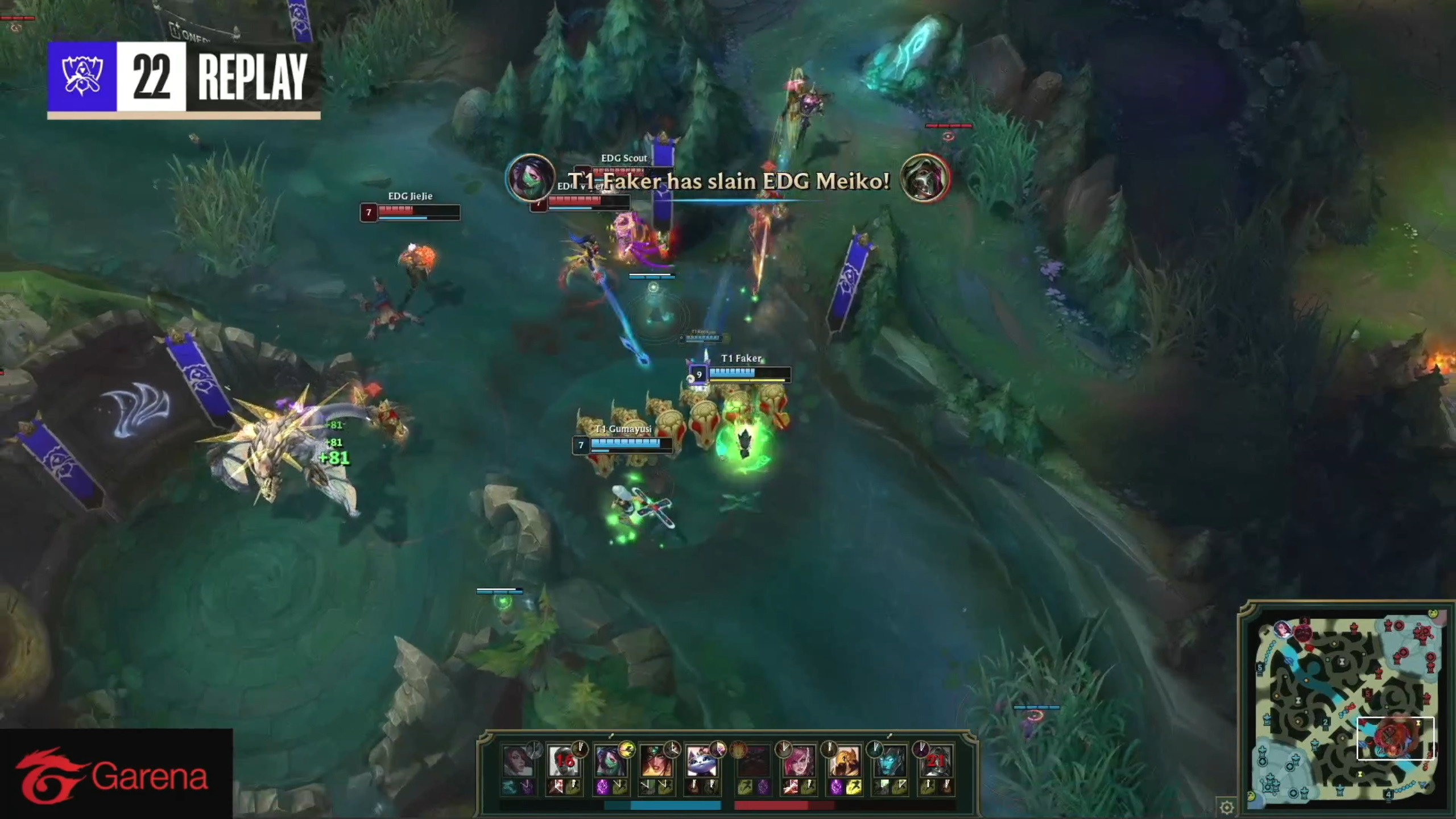This screenshot has width=1456, height=819.
Task: Choose Sivir's portrait in the team bar
Action: 656,761
